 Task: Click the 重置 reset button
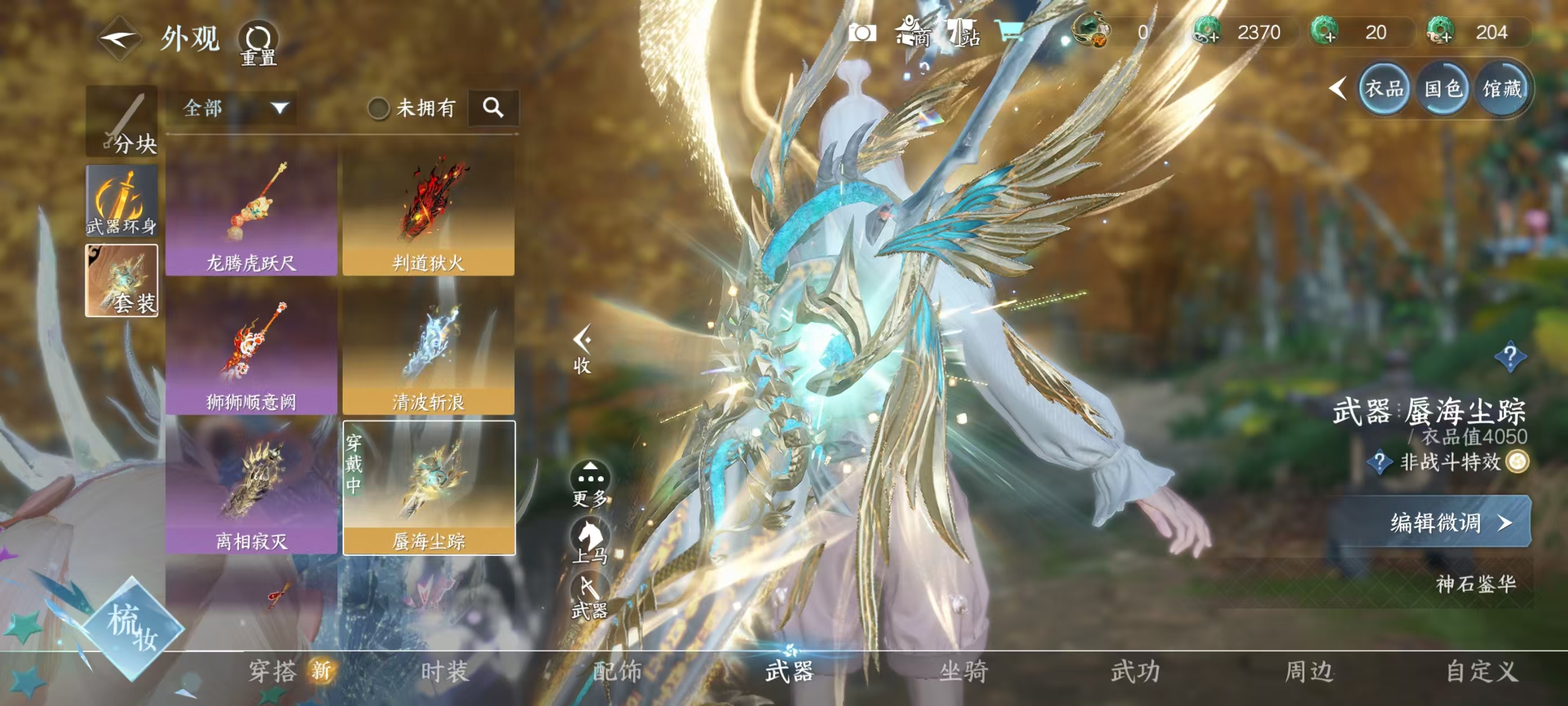pos(258,43)
